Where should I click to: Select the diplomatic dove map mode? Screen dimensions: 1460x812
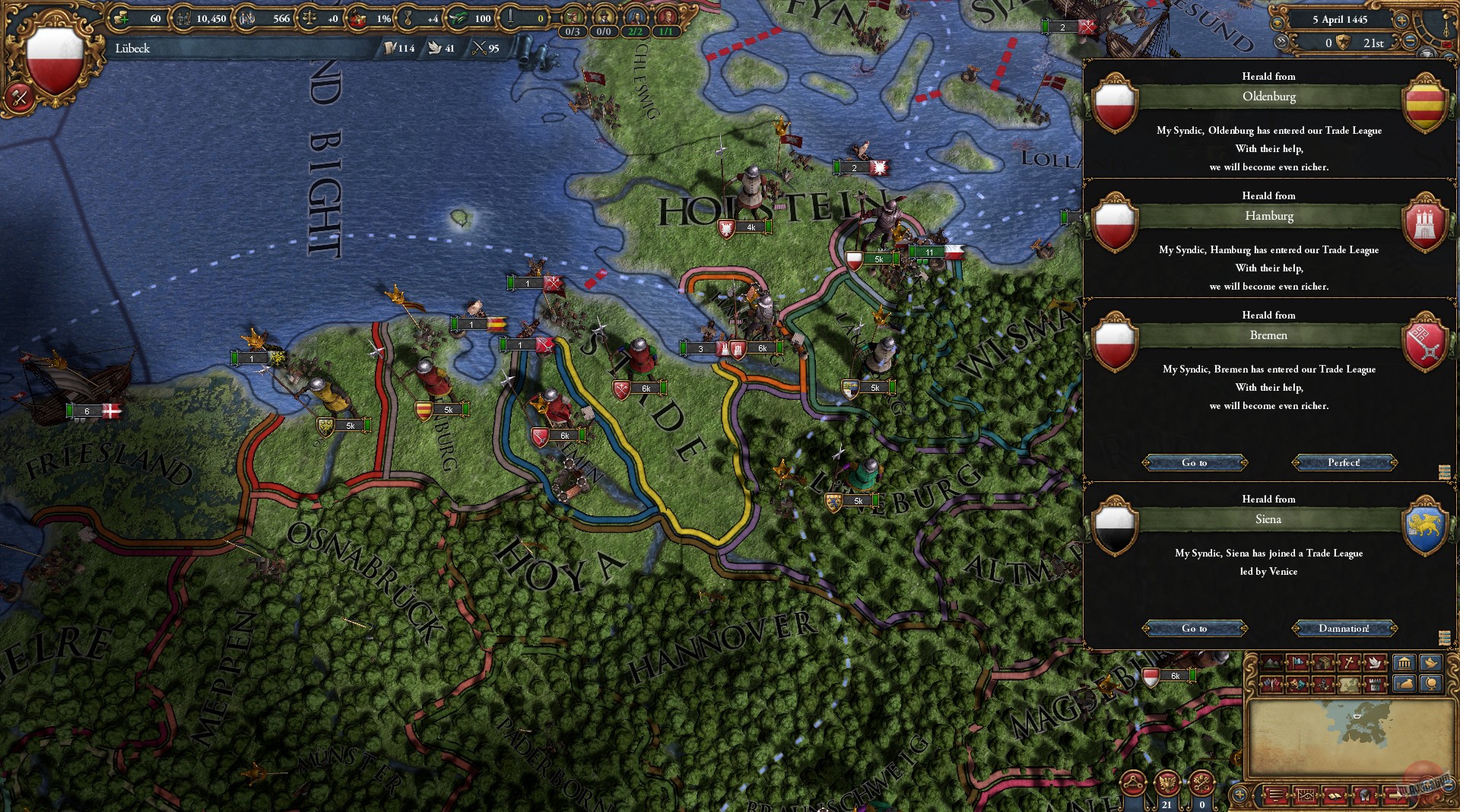click(x=1376, y=661)
